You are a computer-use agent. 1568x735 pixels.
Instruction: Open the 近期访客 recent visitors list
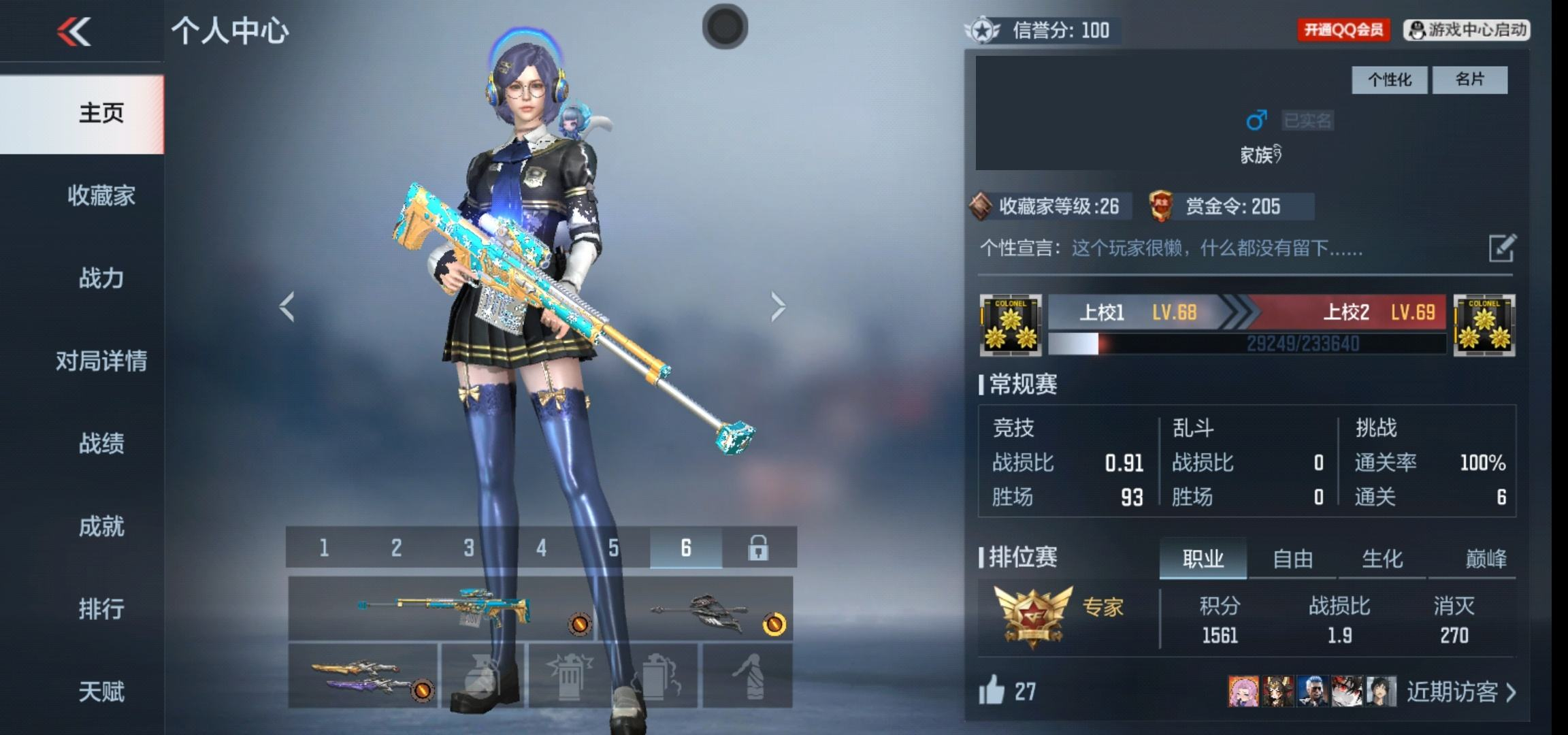[x=1460, y=692]
